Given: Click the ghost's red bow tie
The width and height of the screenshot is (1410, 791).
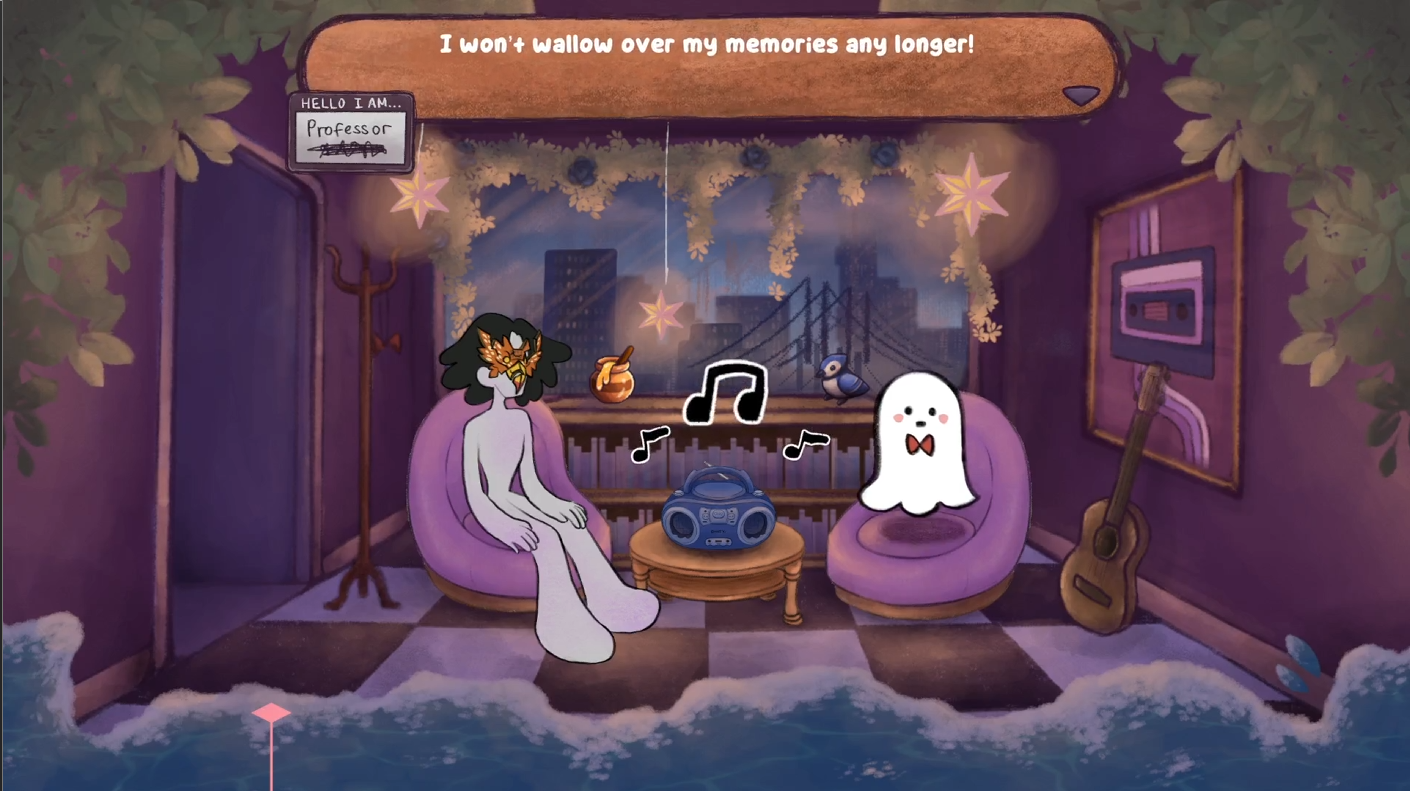Looking at the screenshot, I should pyautogui.click(x=921, y=443).
